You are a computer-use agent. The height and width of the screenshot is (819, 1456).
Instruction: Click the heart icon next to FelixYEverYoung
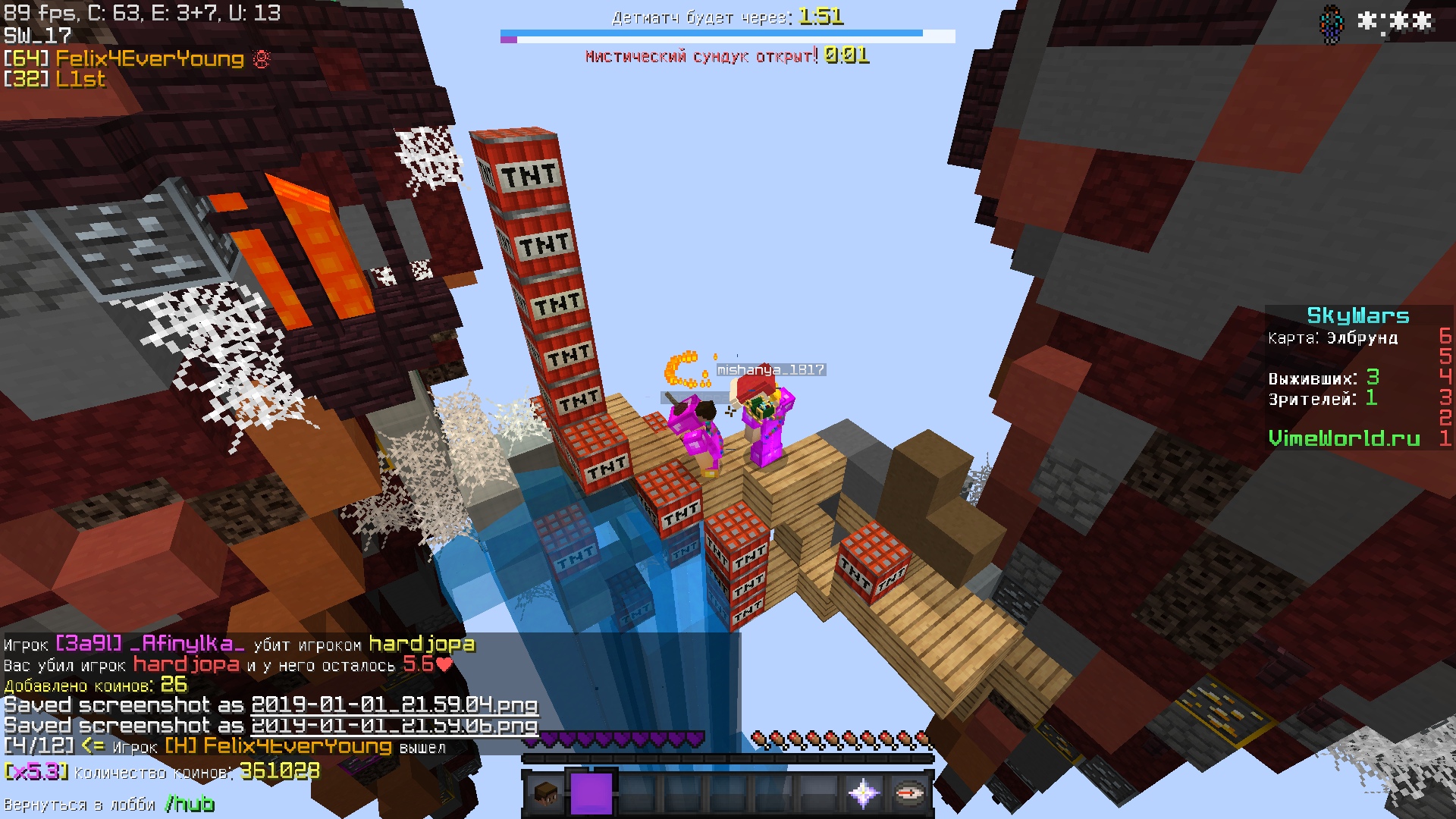(260, 58)
